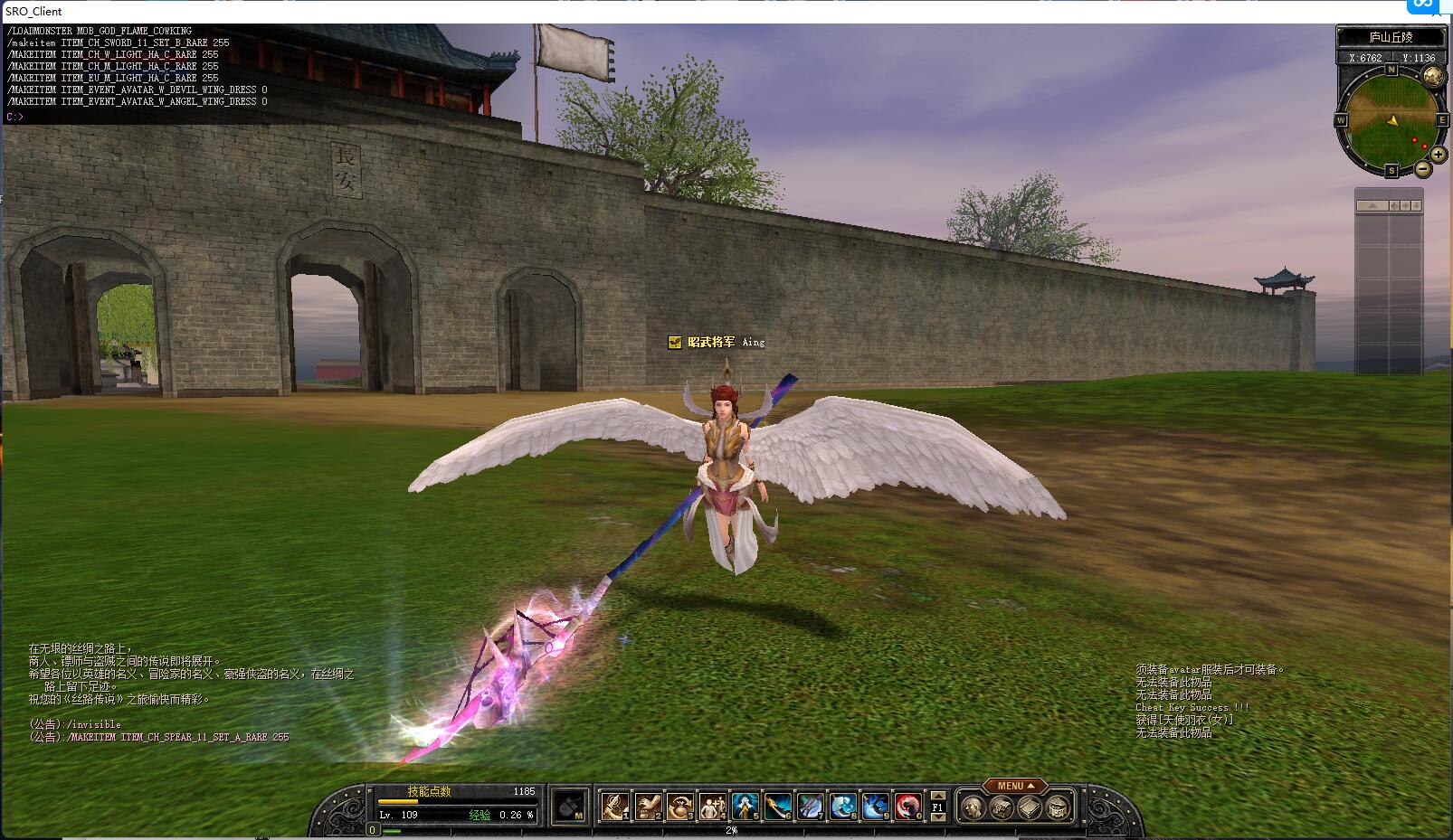
Task: Use the hotbar slot 4 action
Action: 713,806
